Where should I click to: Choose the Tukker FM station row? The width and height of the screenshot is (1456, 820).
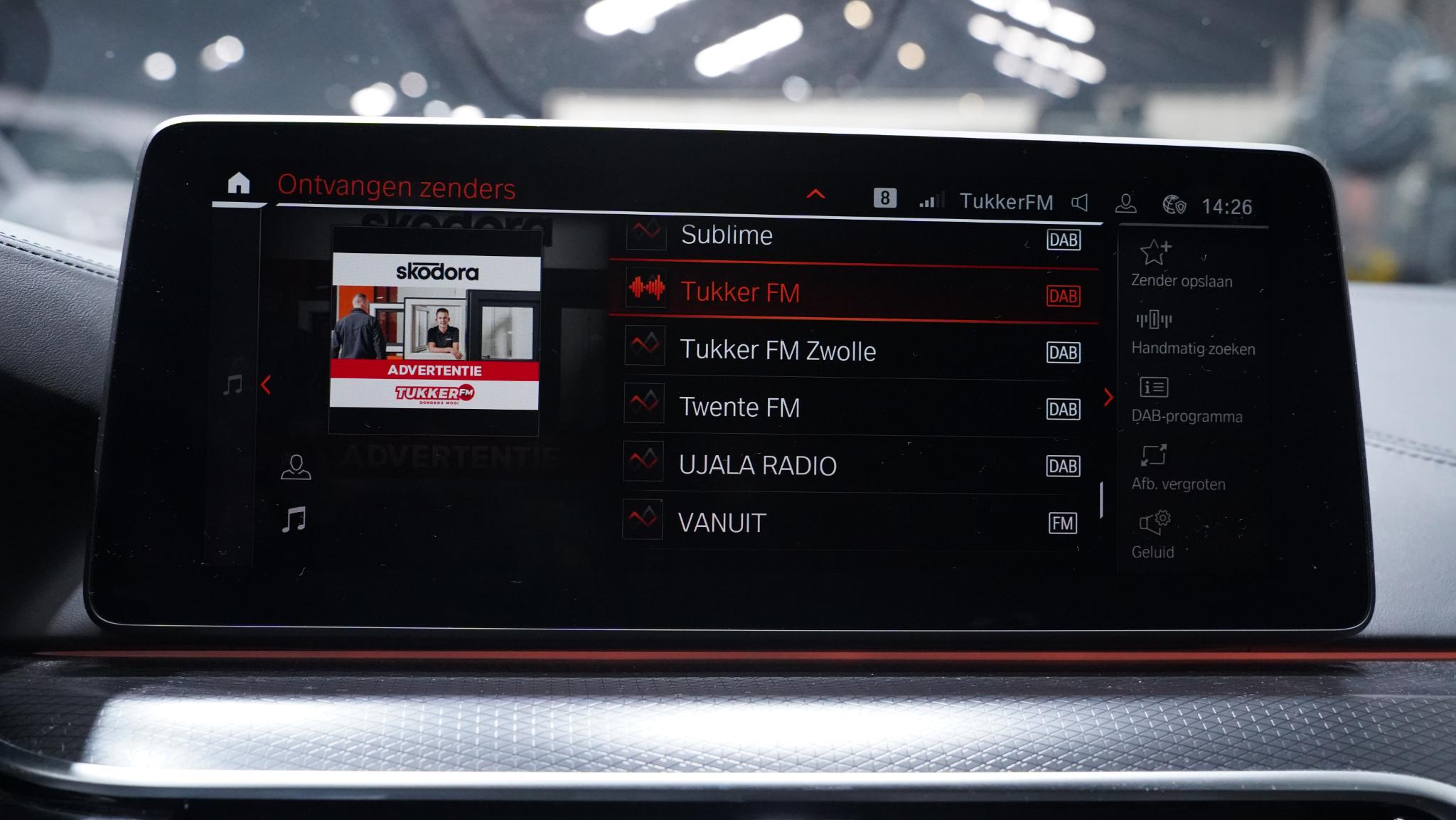pos(853,292)
